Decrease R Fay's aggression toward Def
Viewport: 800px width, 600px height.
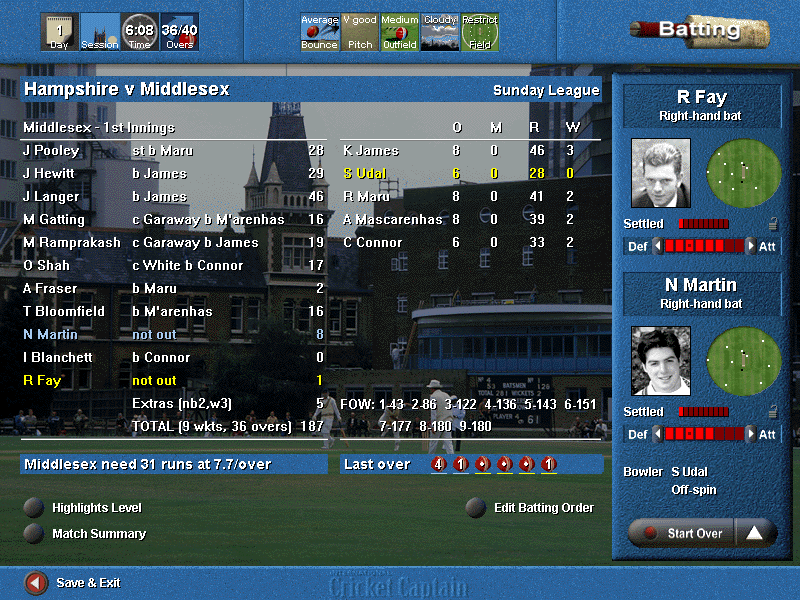tap(657, 245)
